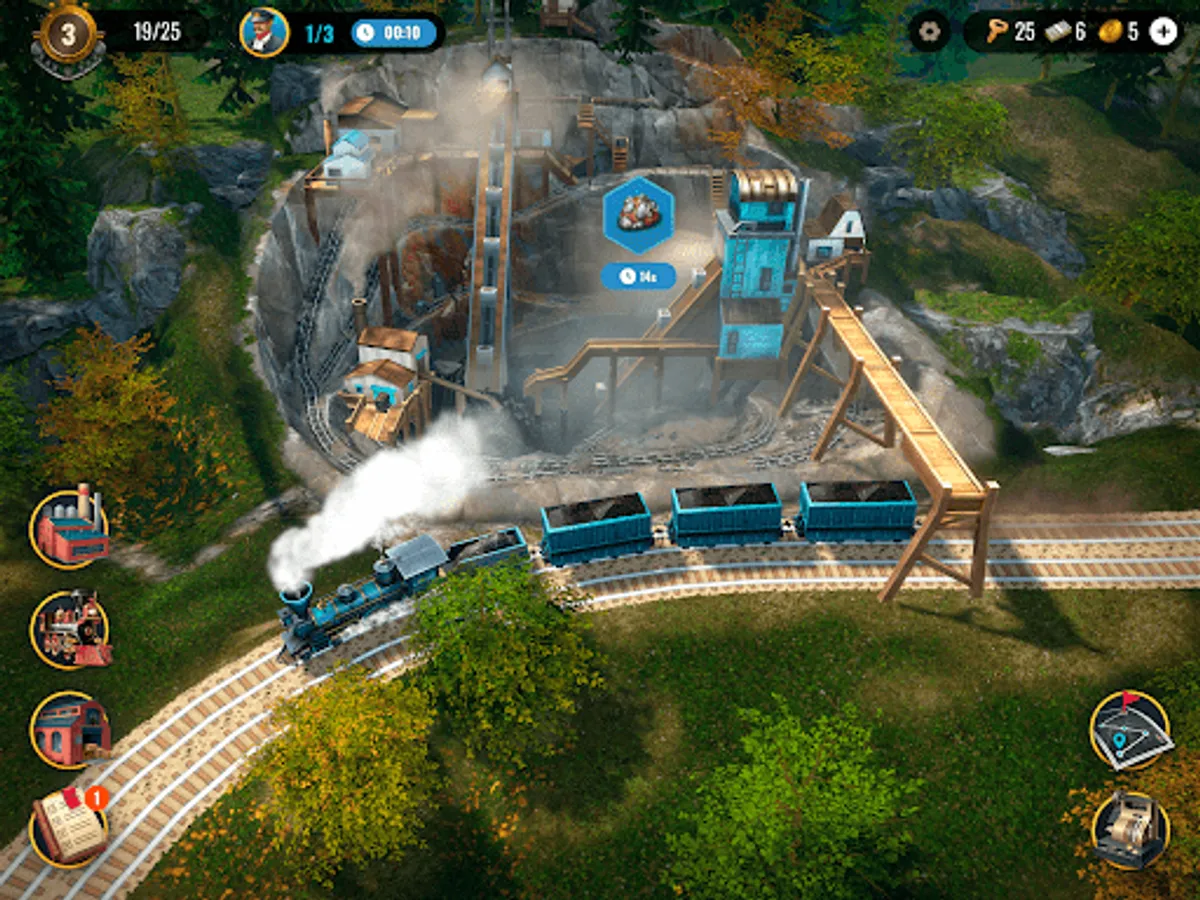Viewport: 1200px width, 900px height.
Task: Open the red train depot menu
Action: 70,730
